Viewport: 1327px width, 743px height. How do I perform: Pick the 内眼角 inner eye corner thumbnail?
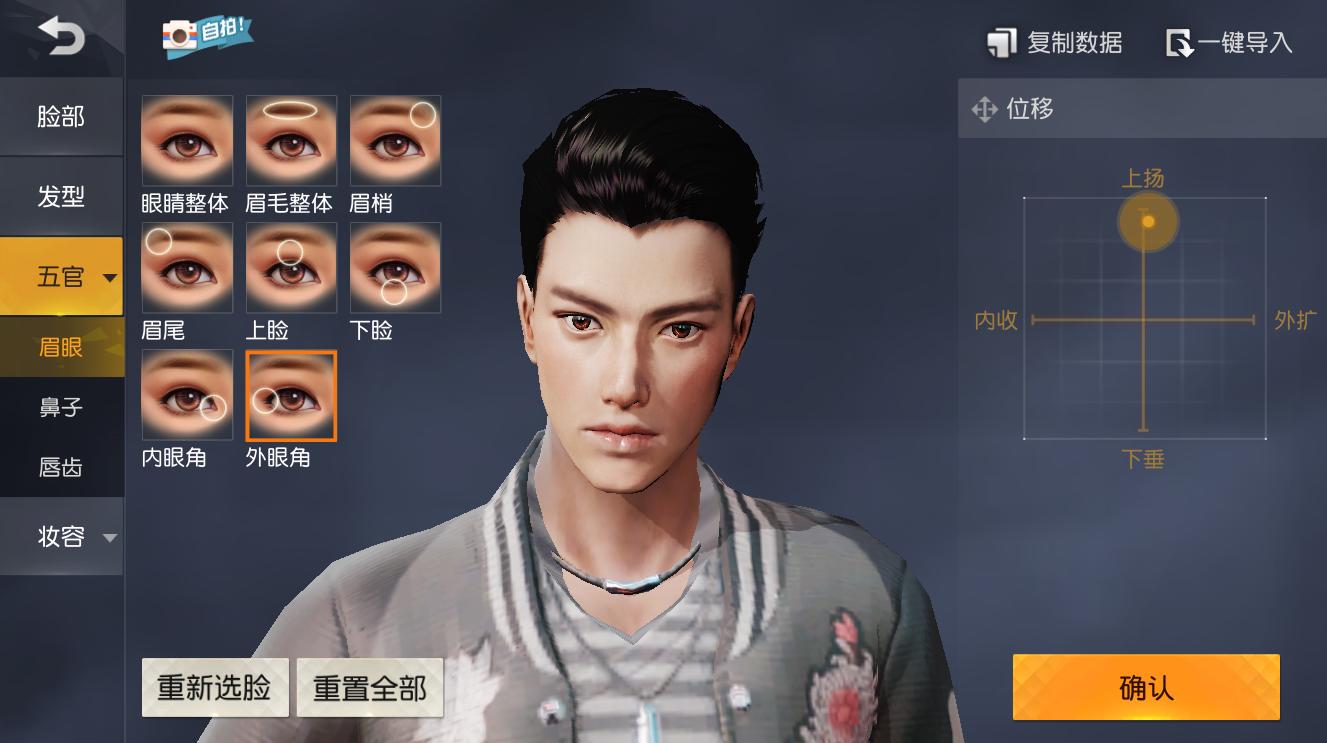(187, 395)
